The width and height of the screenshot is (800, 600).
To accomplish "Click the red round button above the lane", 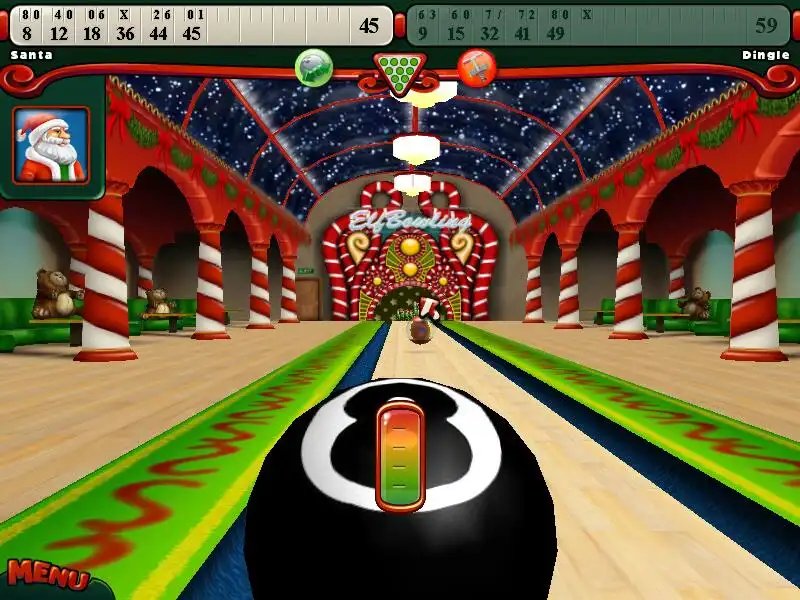I will 477,67.
